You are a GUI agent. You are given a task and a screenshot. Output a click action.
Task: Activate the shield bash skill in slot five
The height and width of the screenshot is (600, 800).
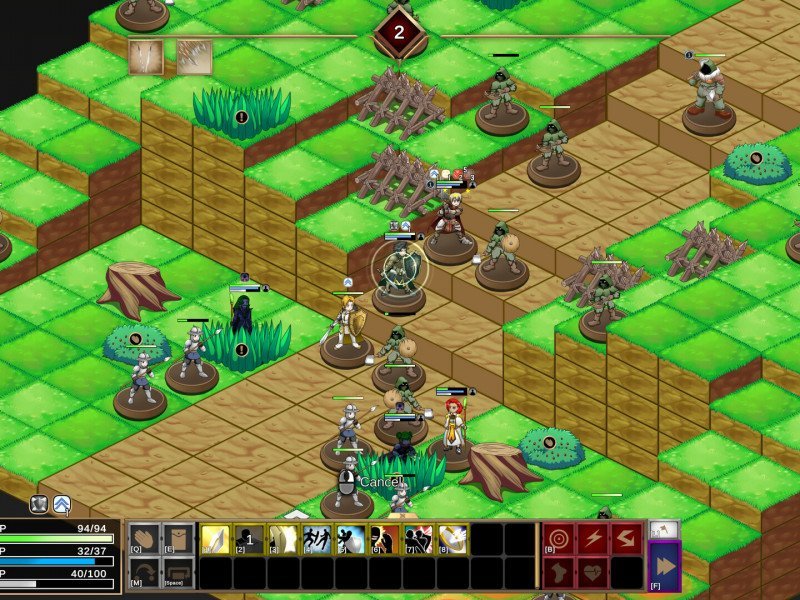click(351, 540)
